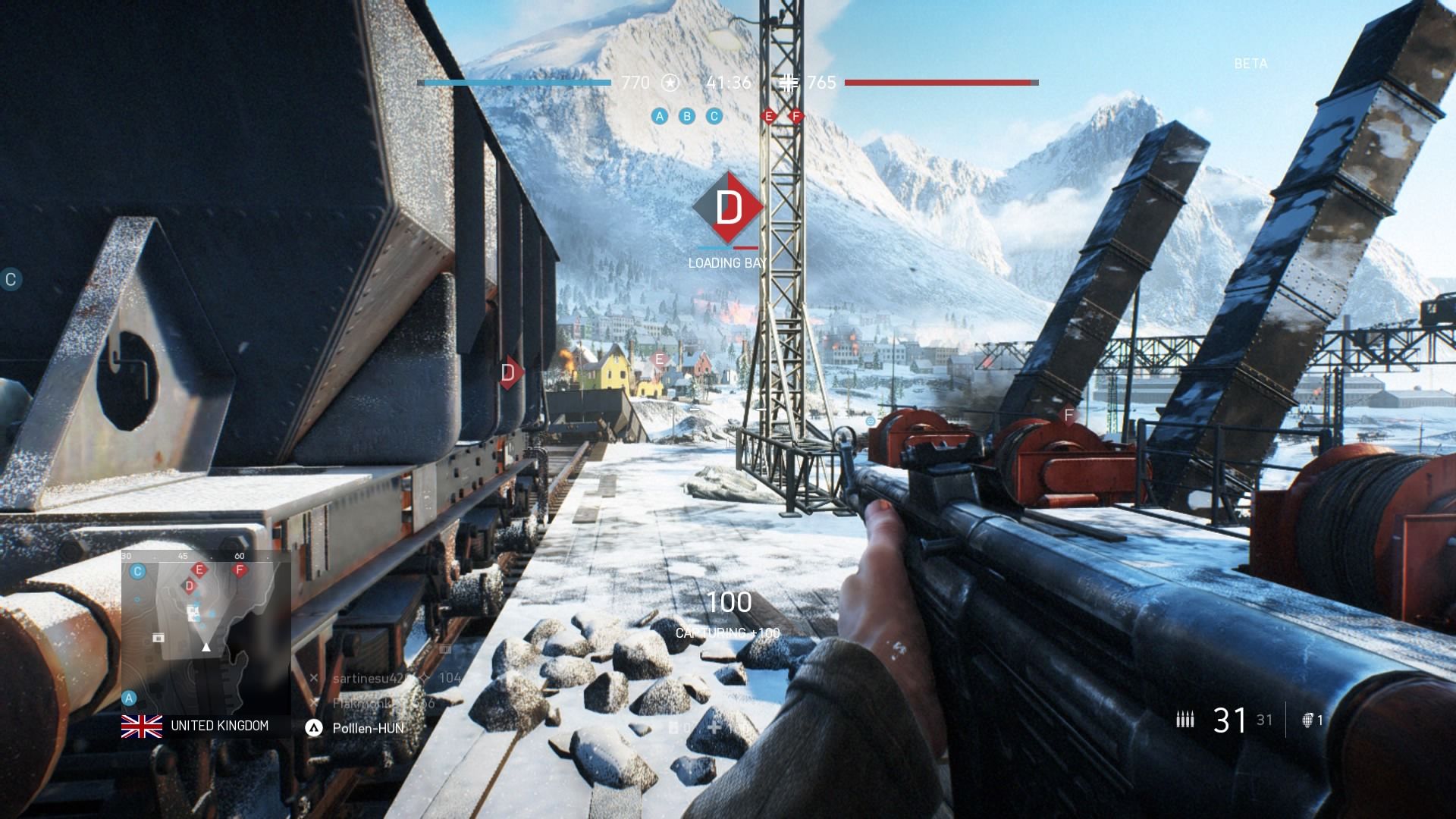Viewport: 1456px width, 819px height.
Task: Select squad member Polllen-HUN
Action: (x=367, y=728)
